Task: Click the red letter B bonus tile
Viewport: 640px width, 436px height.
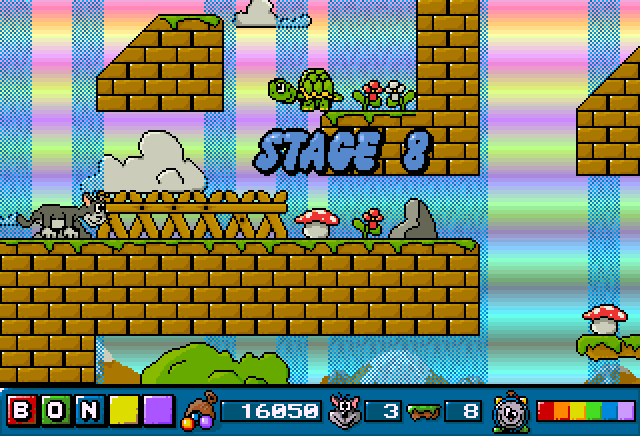Action: point(22,411)
